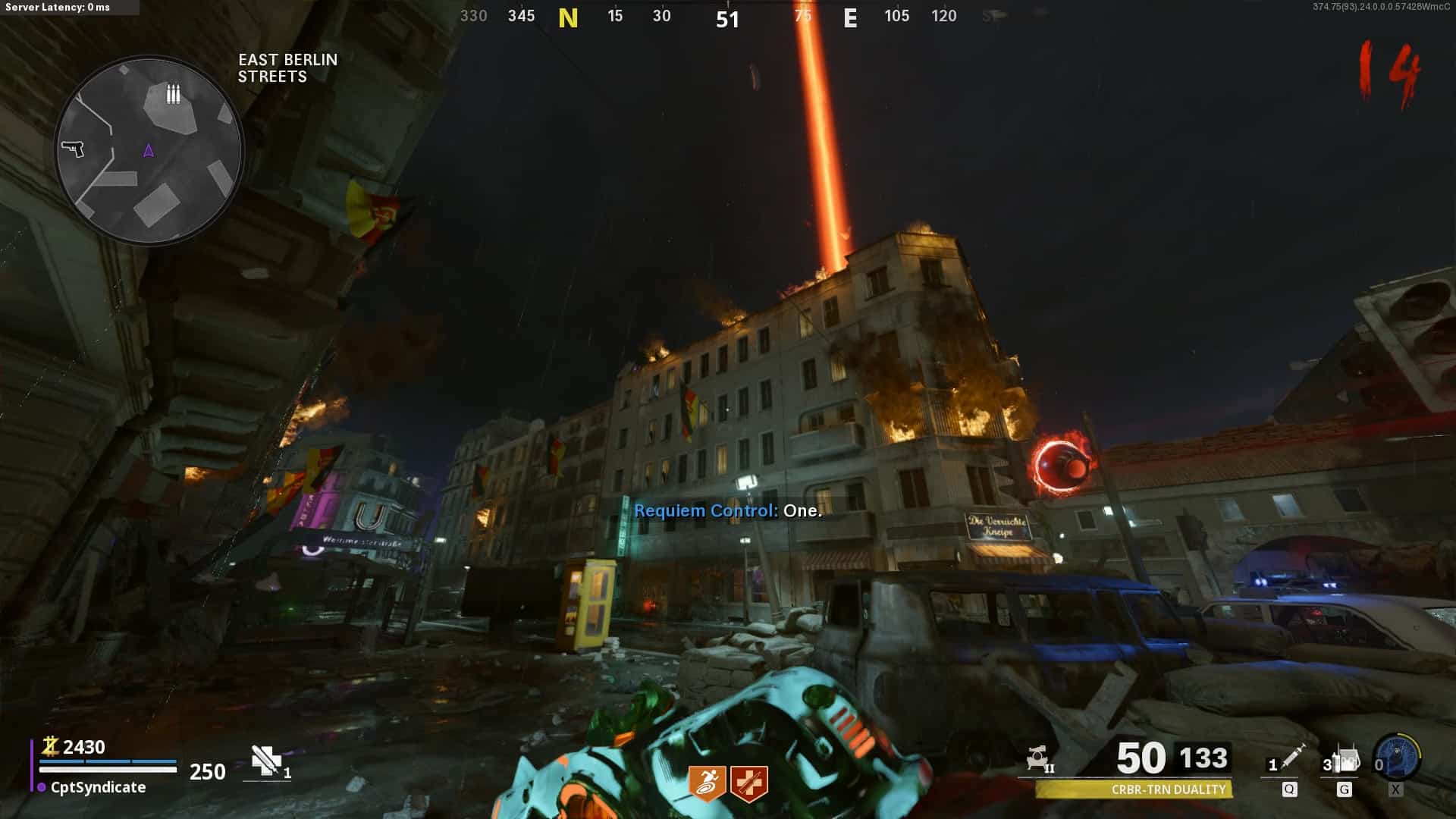The height and width of the screenshot is (819, 1456).
Task: Click the CptSyndicate player name
Action: pos(98,787)
